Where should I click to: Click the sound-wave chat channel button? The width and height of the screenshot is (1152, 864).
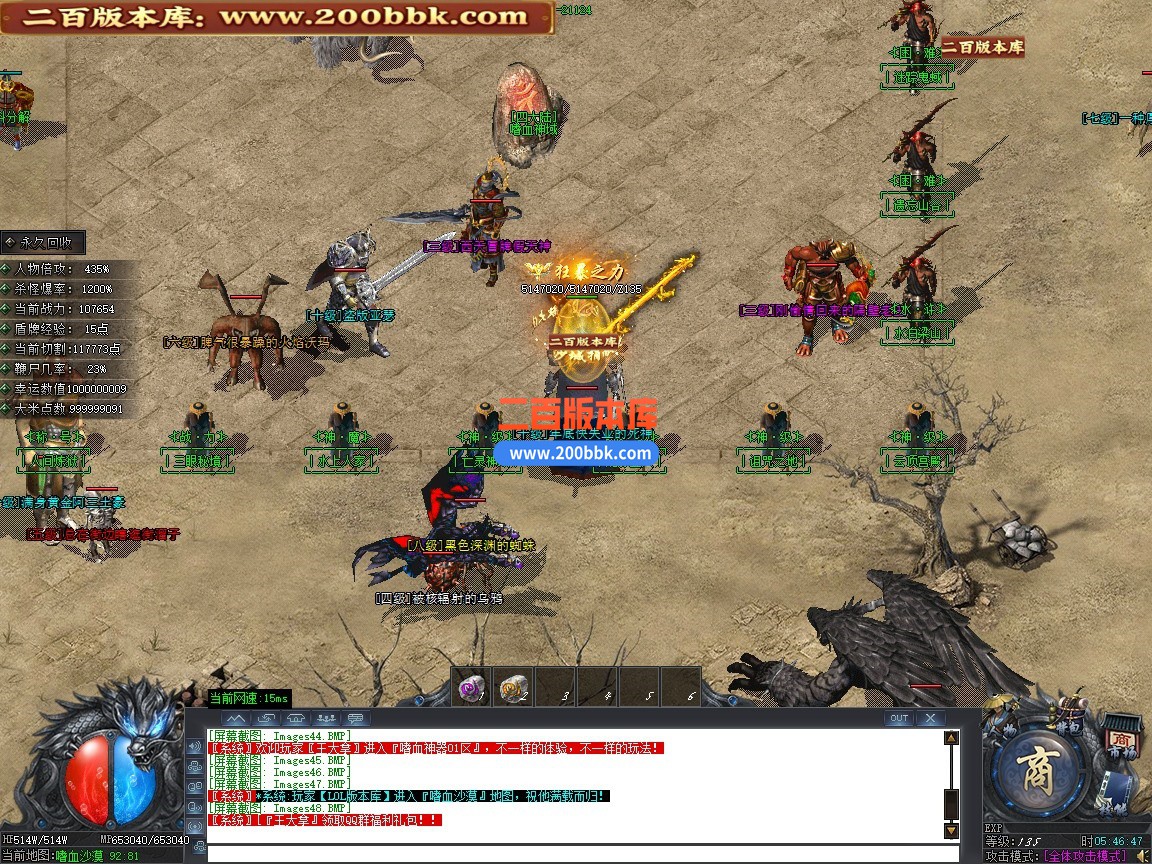tap(194, 747)
